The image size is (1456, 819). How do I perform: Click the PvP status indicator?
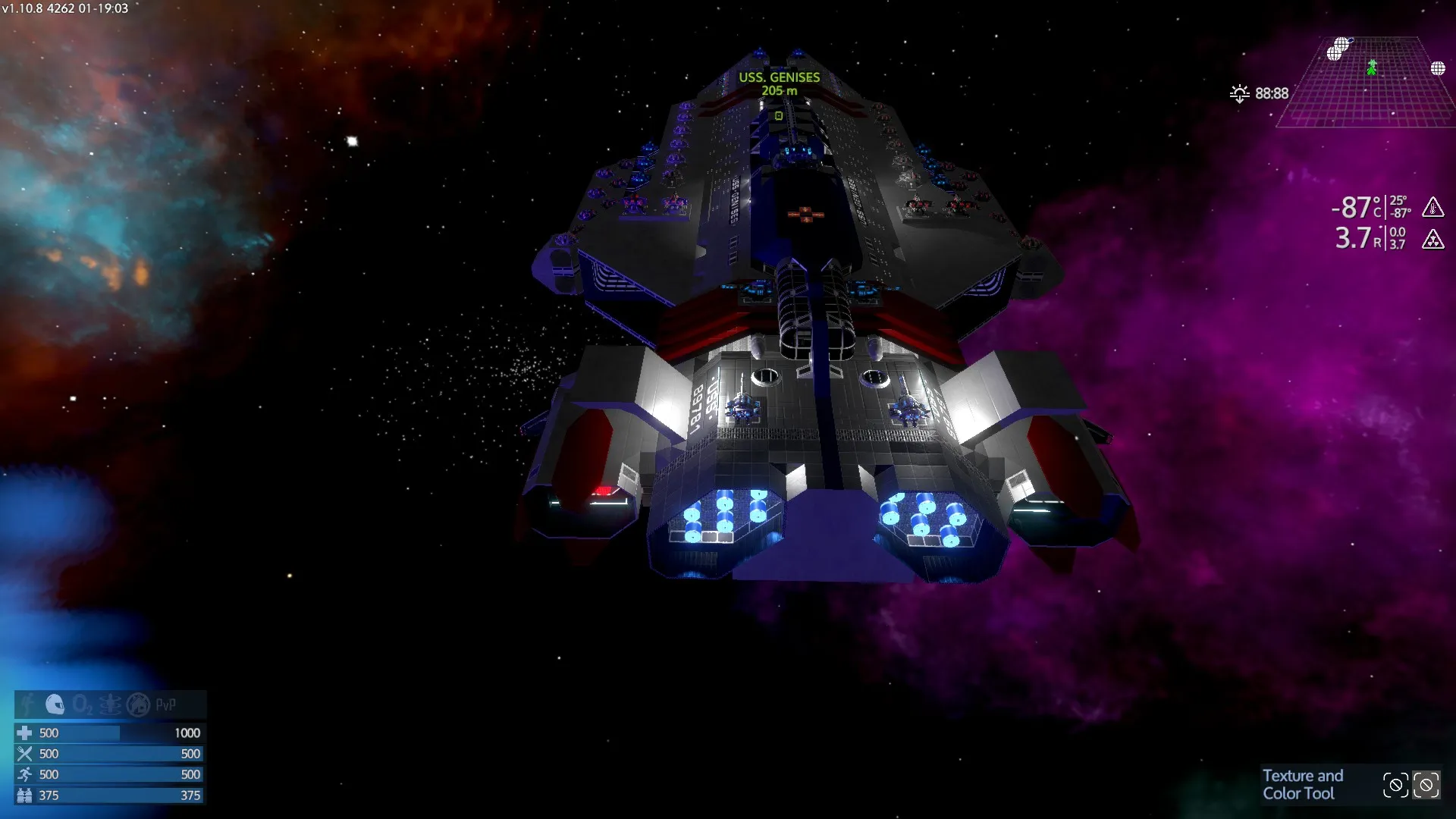coord(165,704)
